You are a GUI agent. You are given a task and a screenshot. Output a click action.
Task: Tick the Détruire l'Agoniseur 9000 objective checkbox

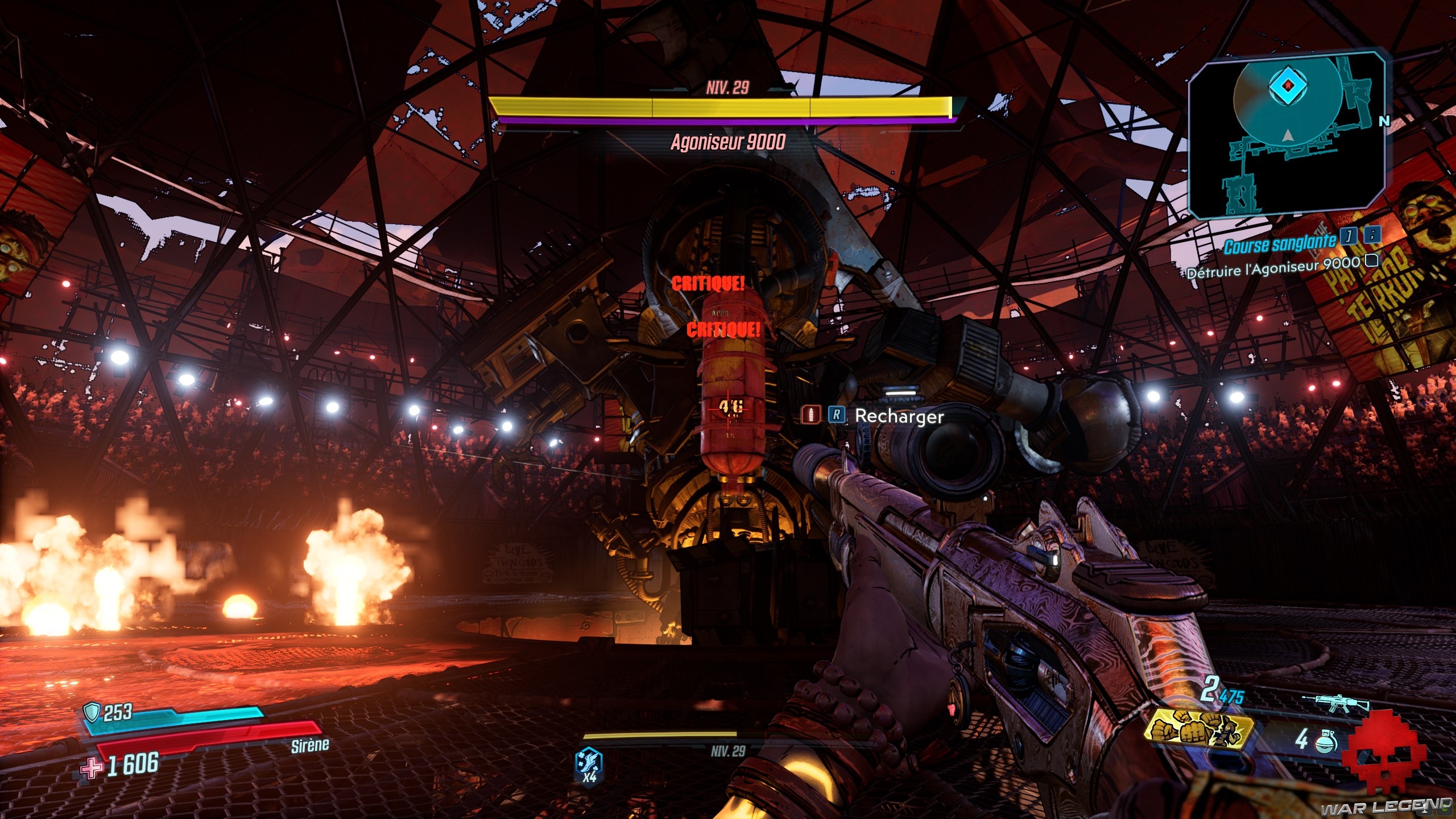click(1372, 260)
